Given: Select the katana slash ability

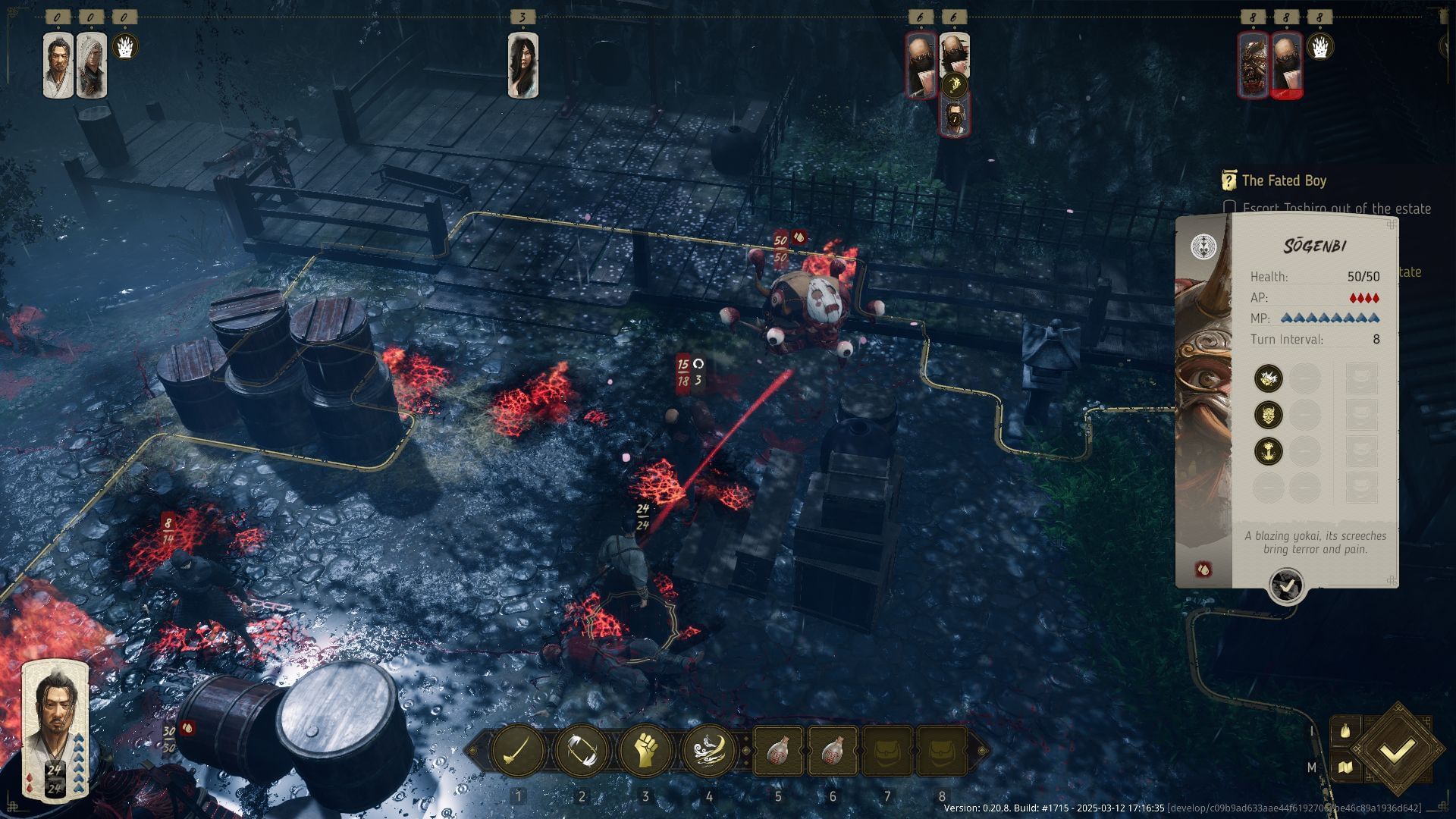Looking at the screenshot, I should (x=518, y=751).
